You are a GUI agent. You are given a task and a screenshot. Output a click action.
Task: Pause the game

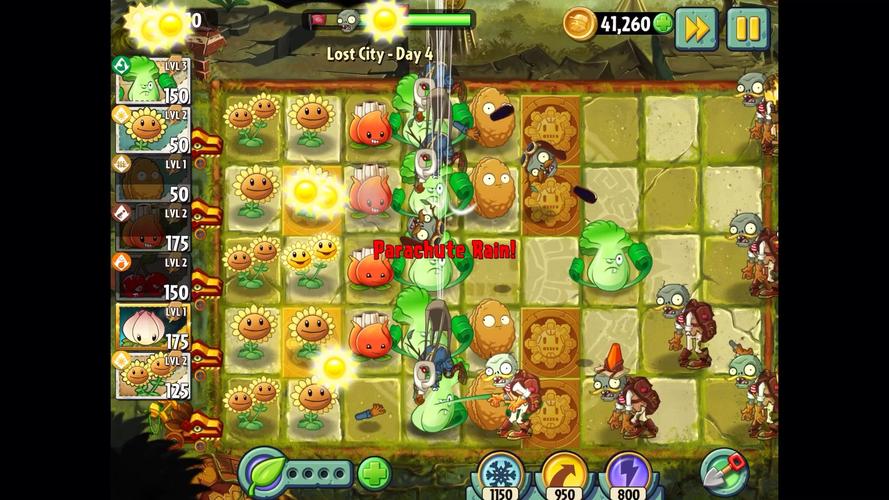tap(746, 27)
